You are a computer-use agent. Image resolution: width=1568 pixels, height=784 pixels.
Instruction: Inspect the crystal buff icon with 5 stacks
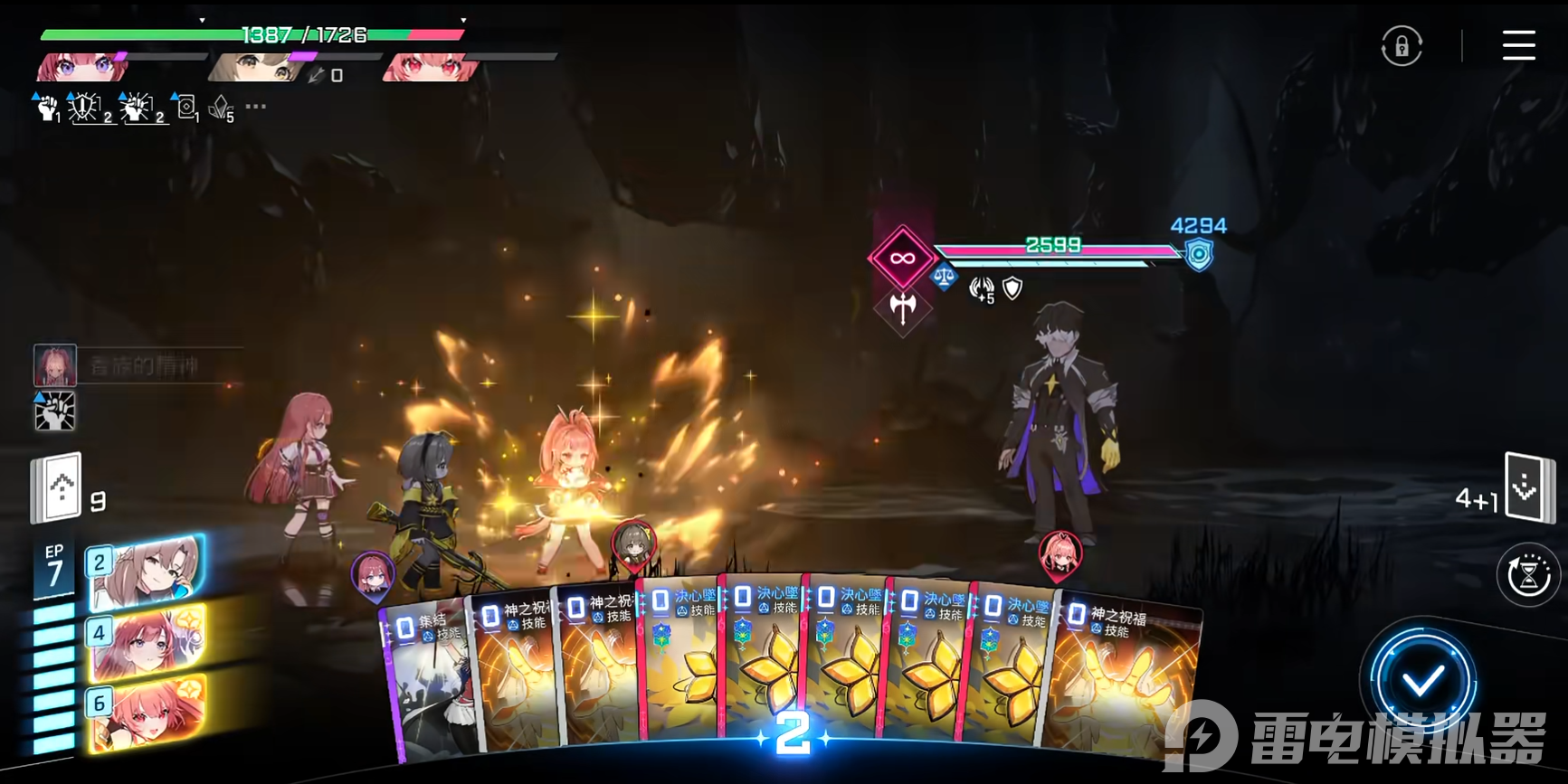[x=221, y=109]
